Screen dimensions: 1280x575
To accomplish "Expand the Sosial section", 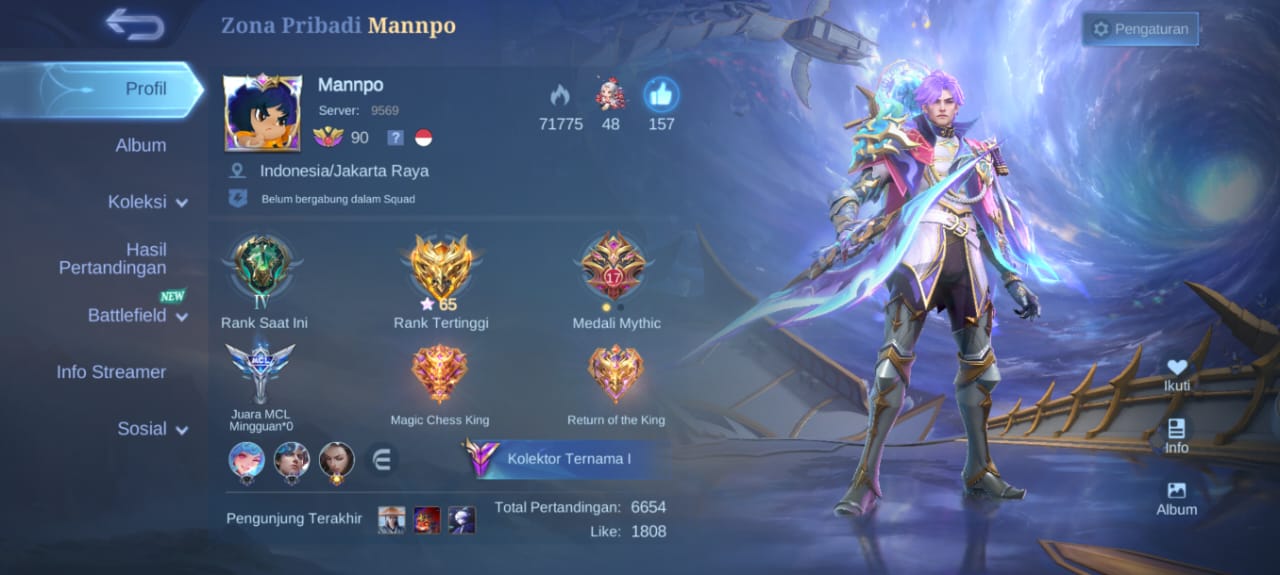I will click(152, 429).
